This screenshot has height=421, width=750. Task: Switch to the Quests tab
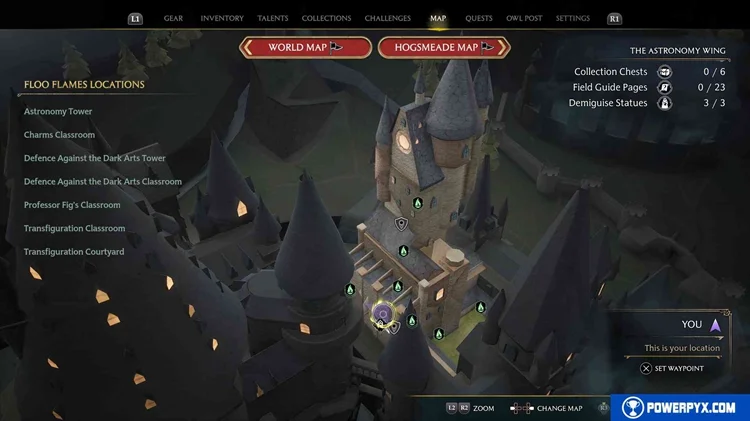[479, 18]
